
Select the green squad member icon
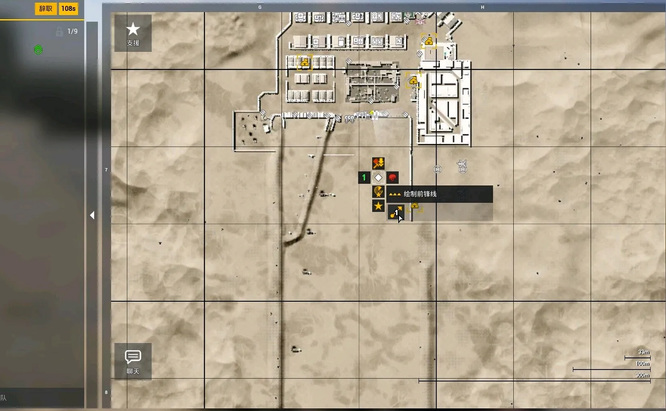pyautogui.click(x=38, y=48)
